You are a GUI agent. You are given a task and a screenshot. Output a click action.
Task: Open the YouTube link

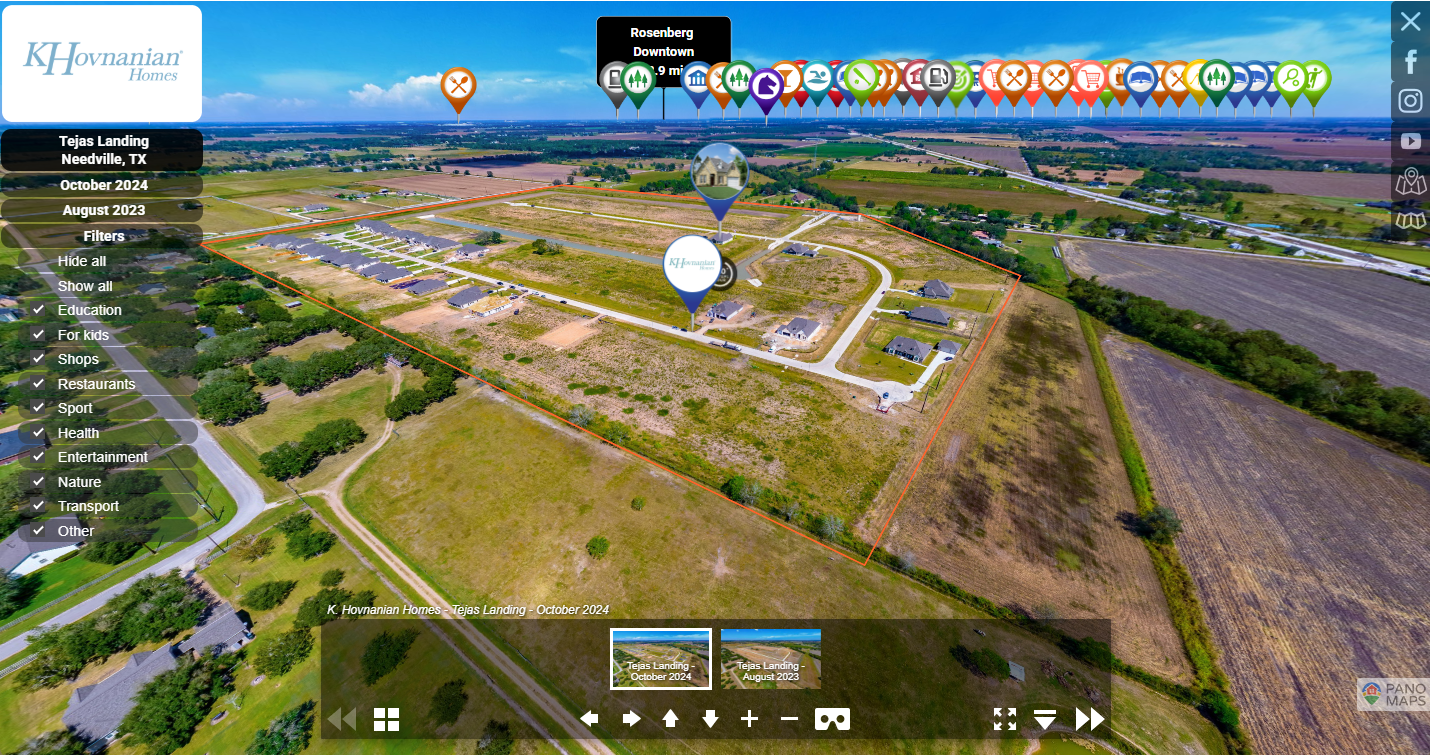click(1410, 141)
